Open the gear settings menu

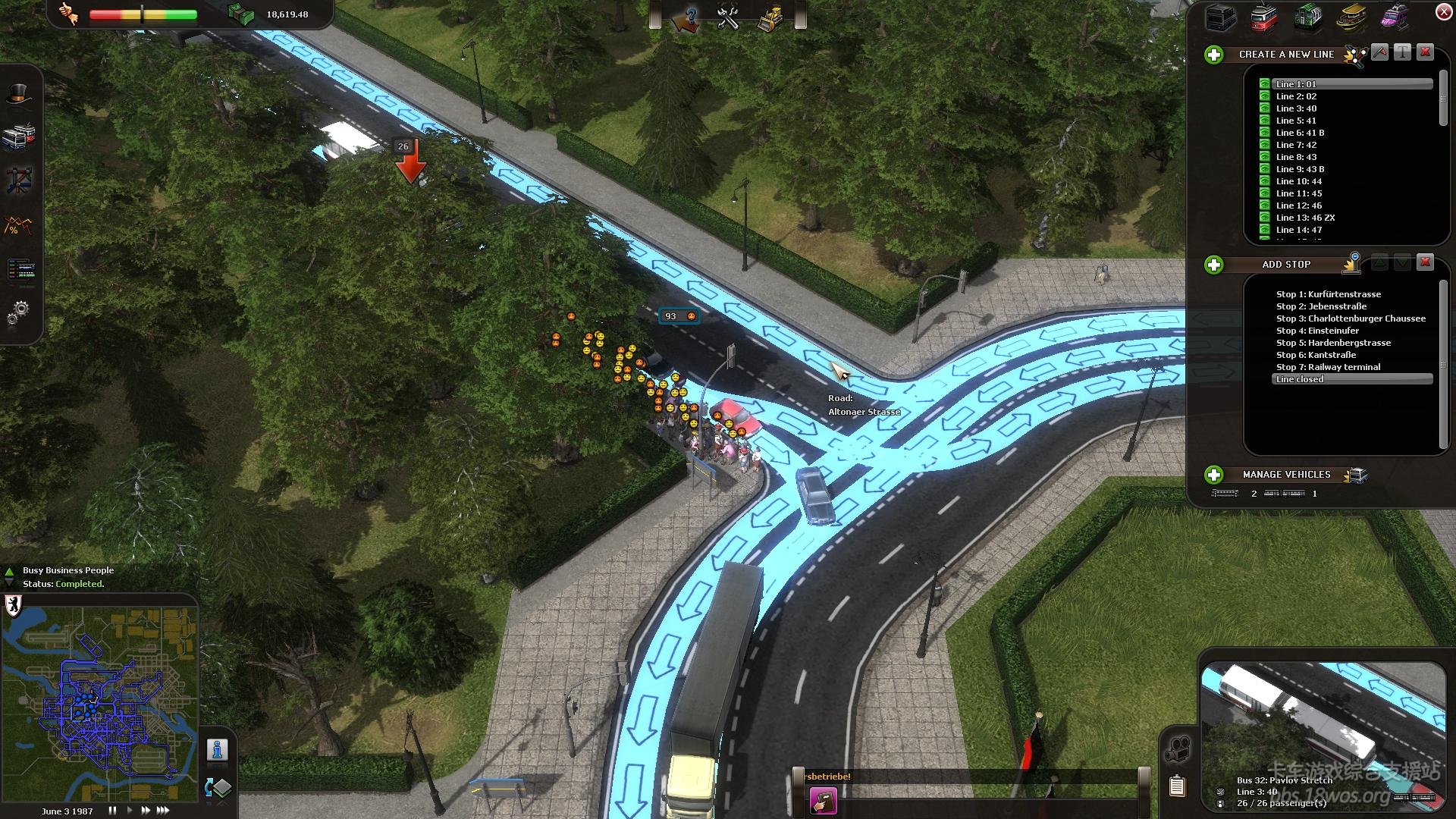(x=19, y=312)
